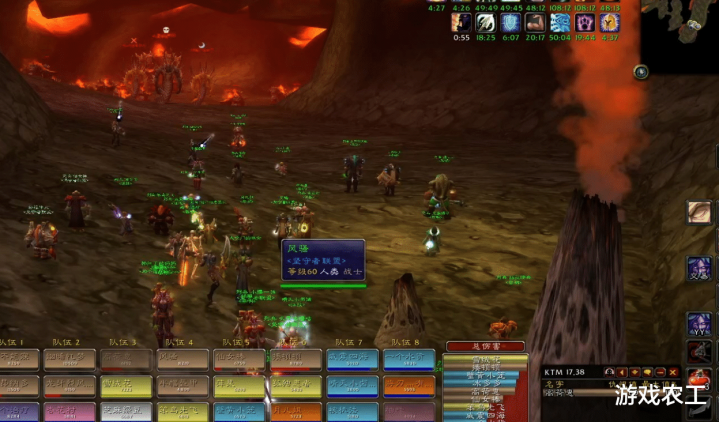Click the white slash buff icon

pos(486,22)
